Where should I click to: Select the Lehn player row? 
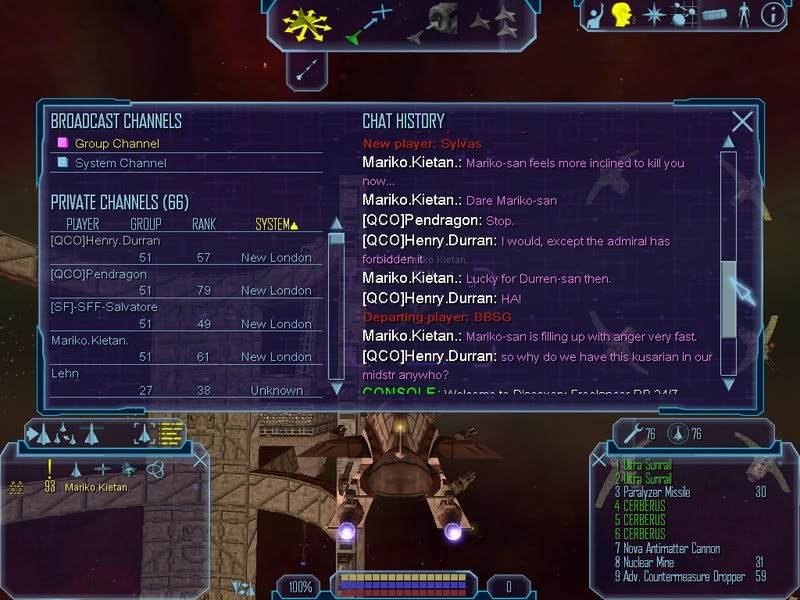65,373
